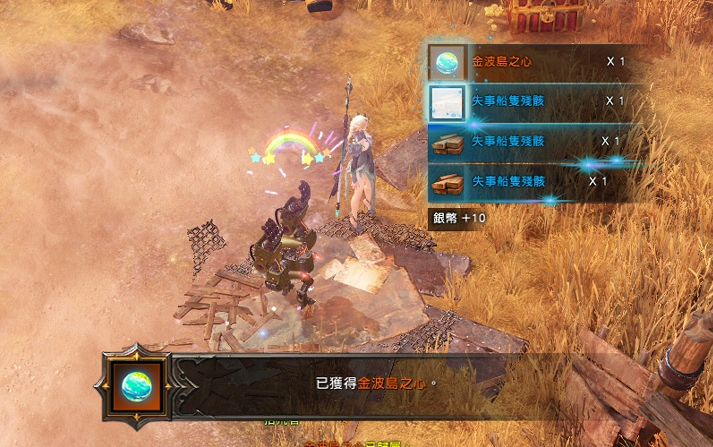Image resolution: width=713 pixels, height=447 pixels.
Task: Select the 金波島之心 row in the loot list
Action: pos(530,61)
